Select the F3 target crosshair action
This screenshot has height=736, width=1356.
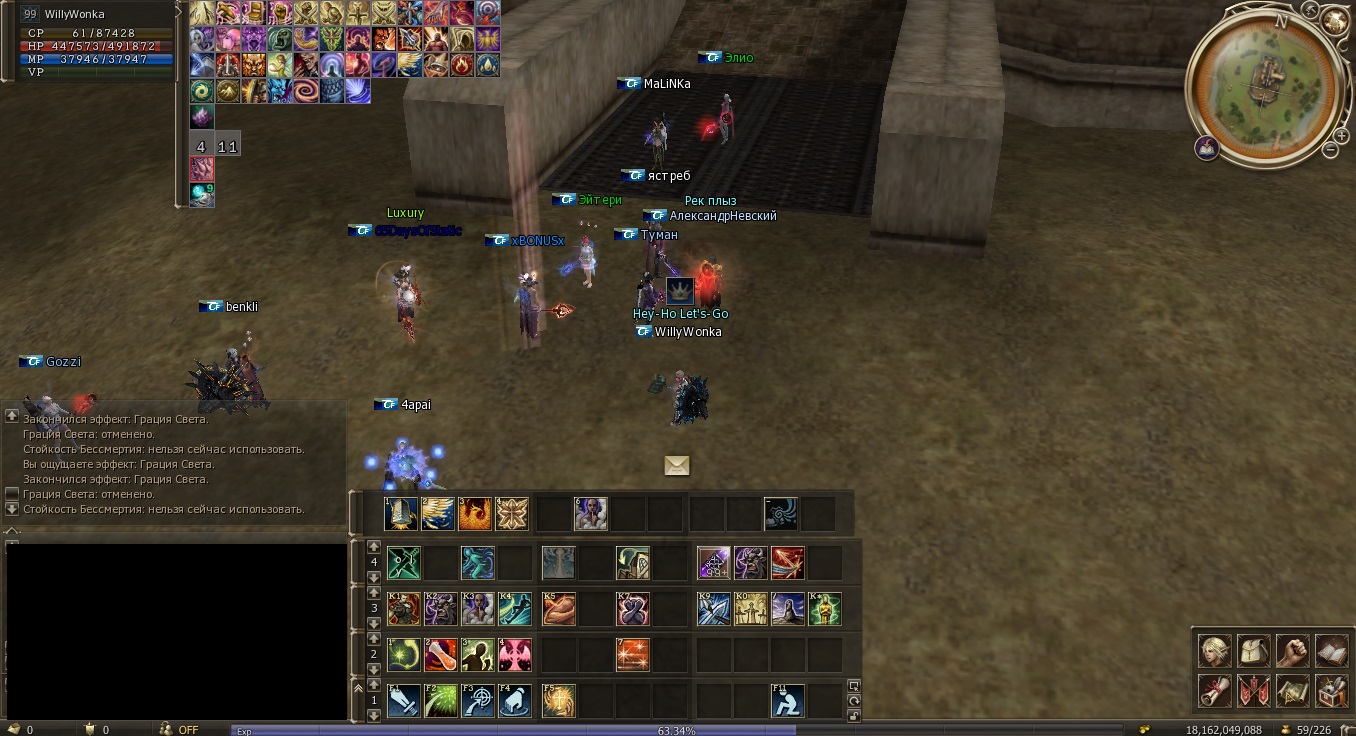point(478,700)
